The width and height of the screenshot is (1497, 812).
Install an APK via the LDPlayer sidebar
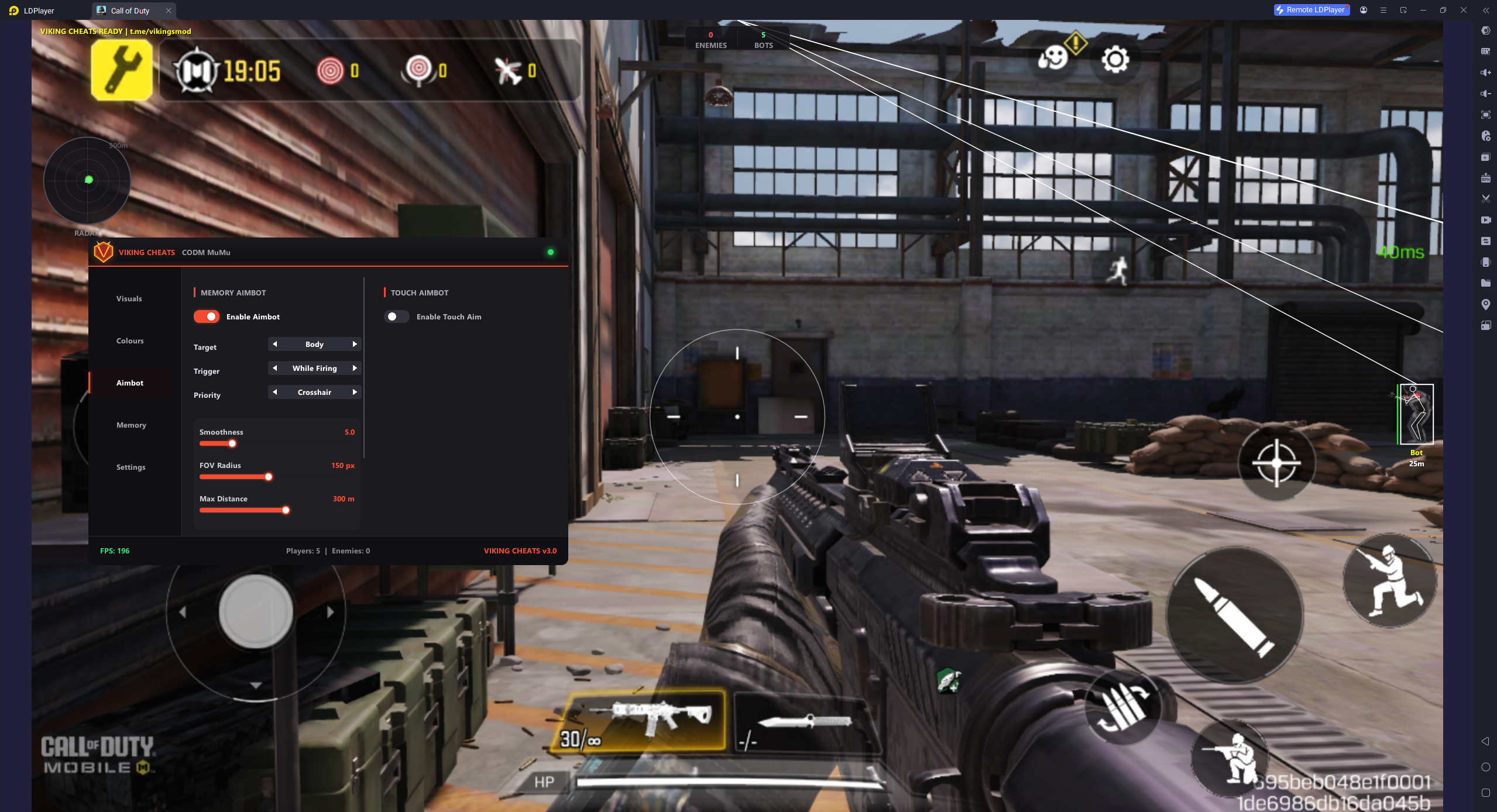click(x=1485, y=176)
